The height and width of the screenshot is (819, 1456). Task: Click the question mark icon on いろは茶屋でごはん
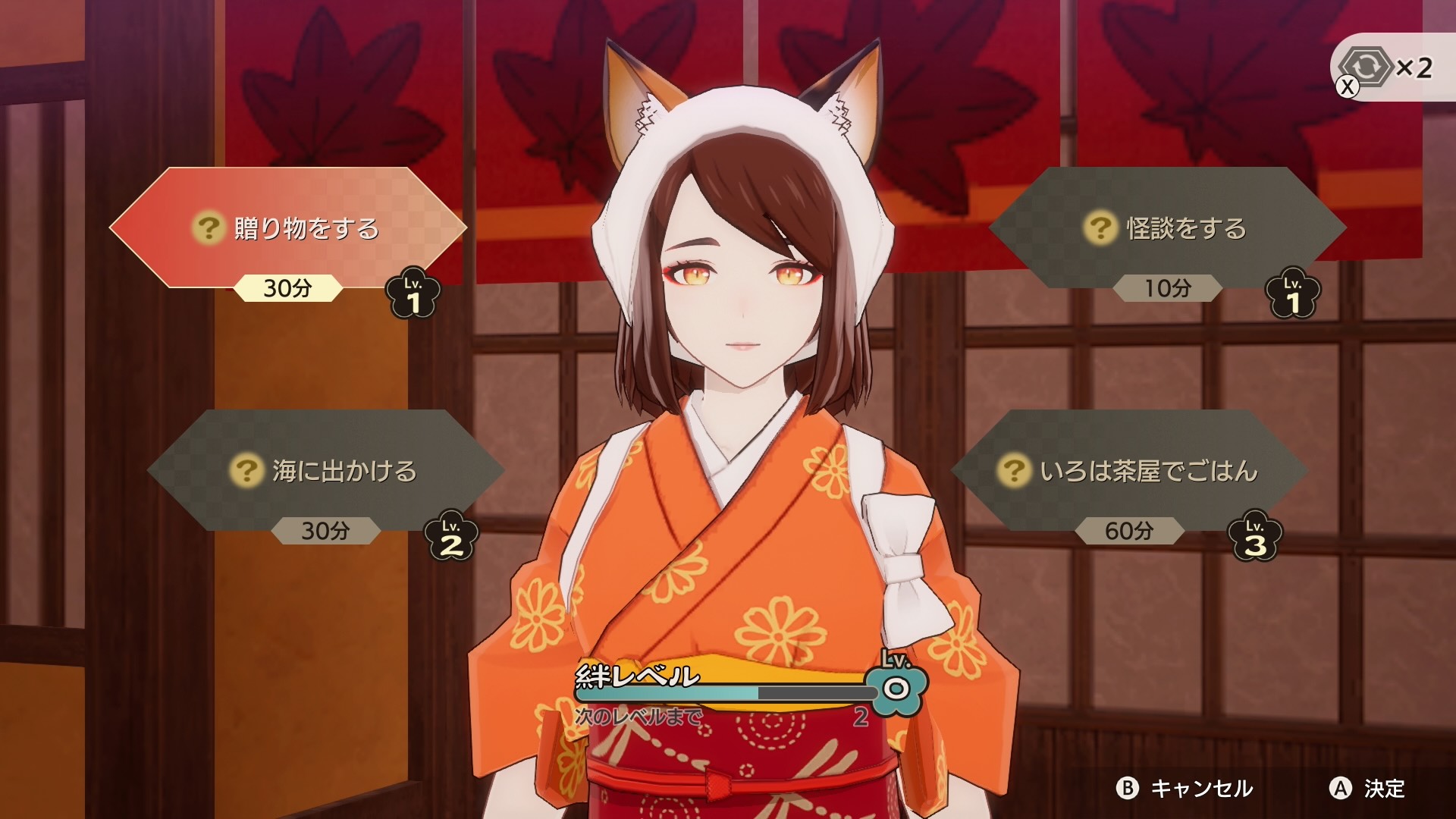click(1014, 470)
